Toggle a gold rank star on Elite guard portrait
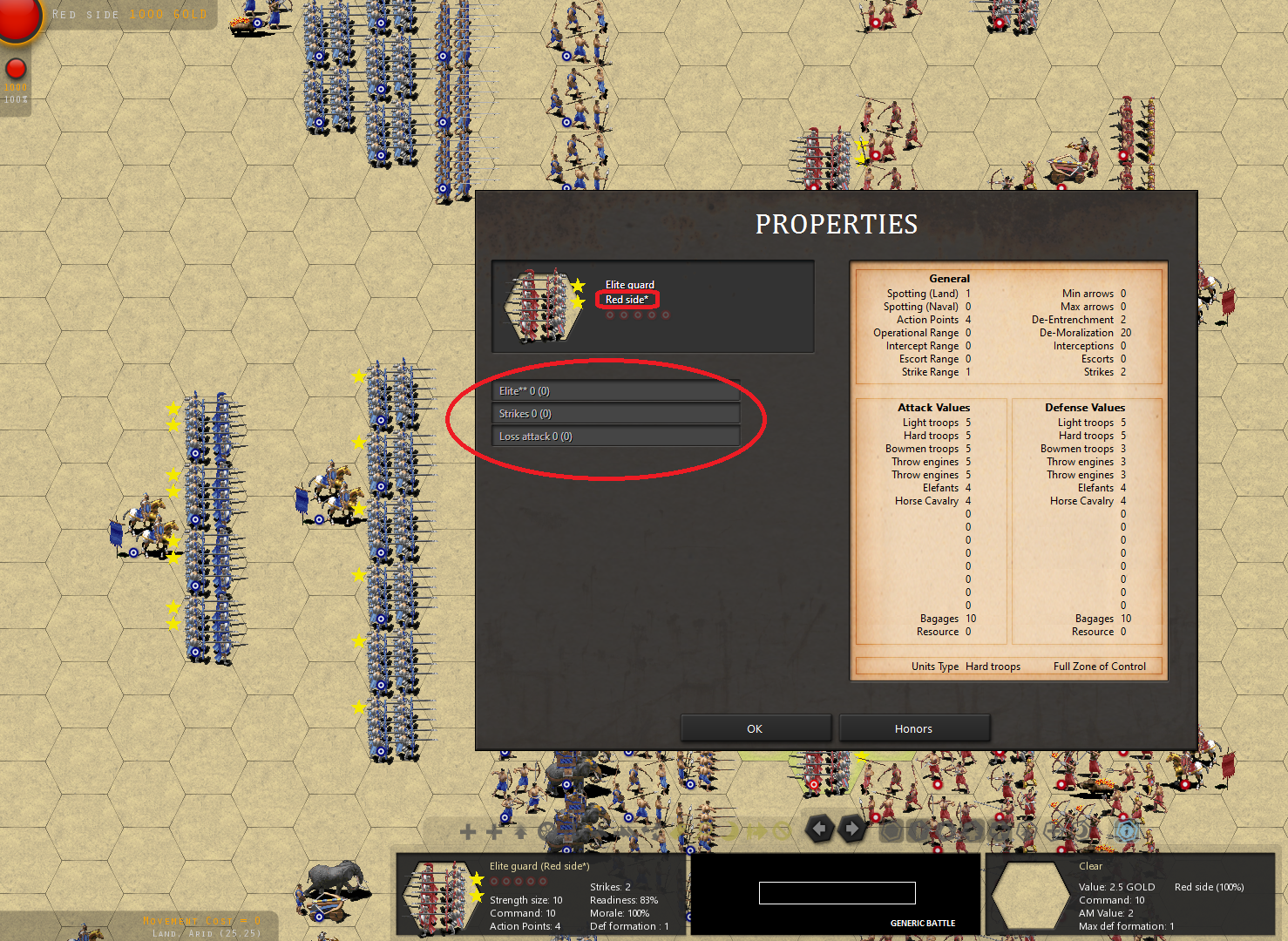The height and width of the screenshot is (941, 1288). coord(577,285)
